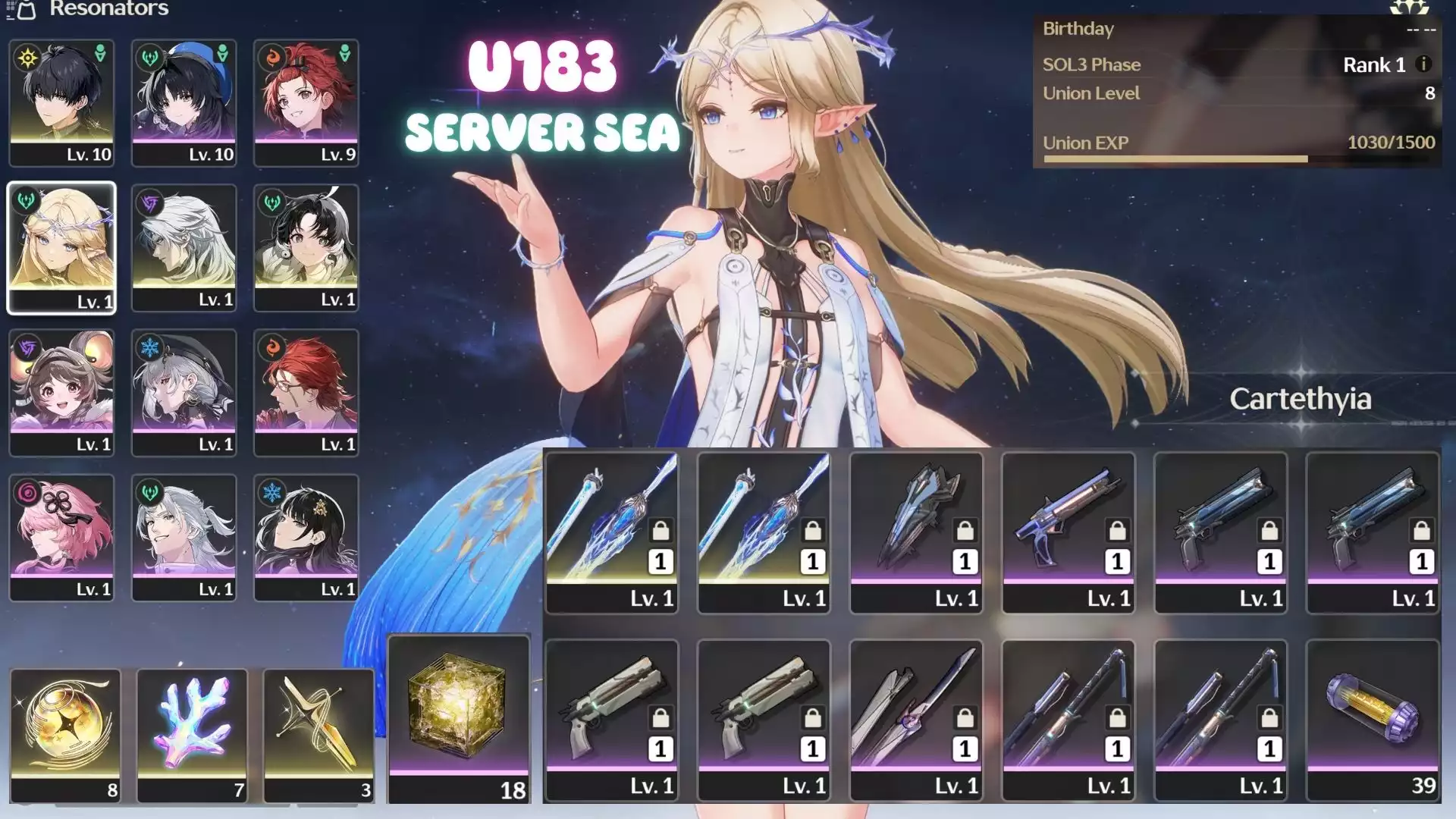1456x819 pixels.
Task: Select the golden cube item
Action: 459,717
